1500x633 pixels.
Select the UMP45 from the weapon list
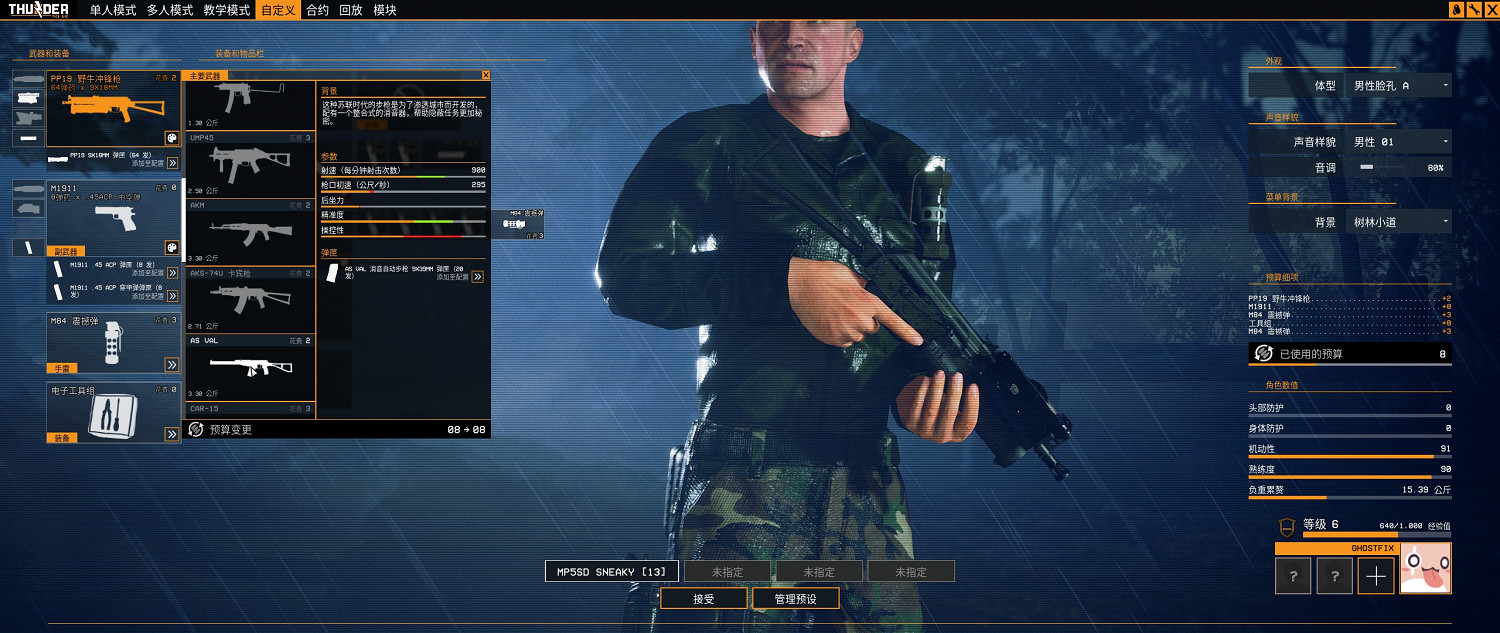[x=250, y=164]
